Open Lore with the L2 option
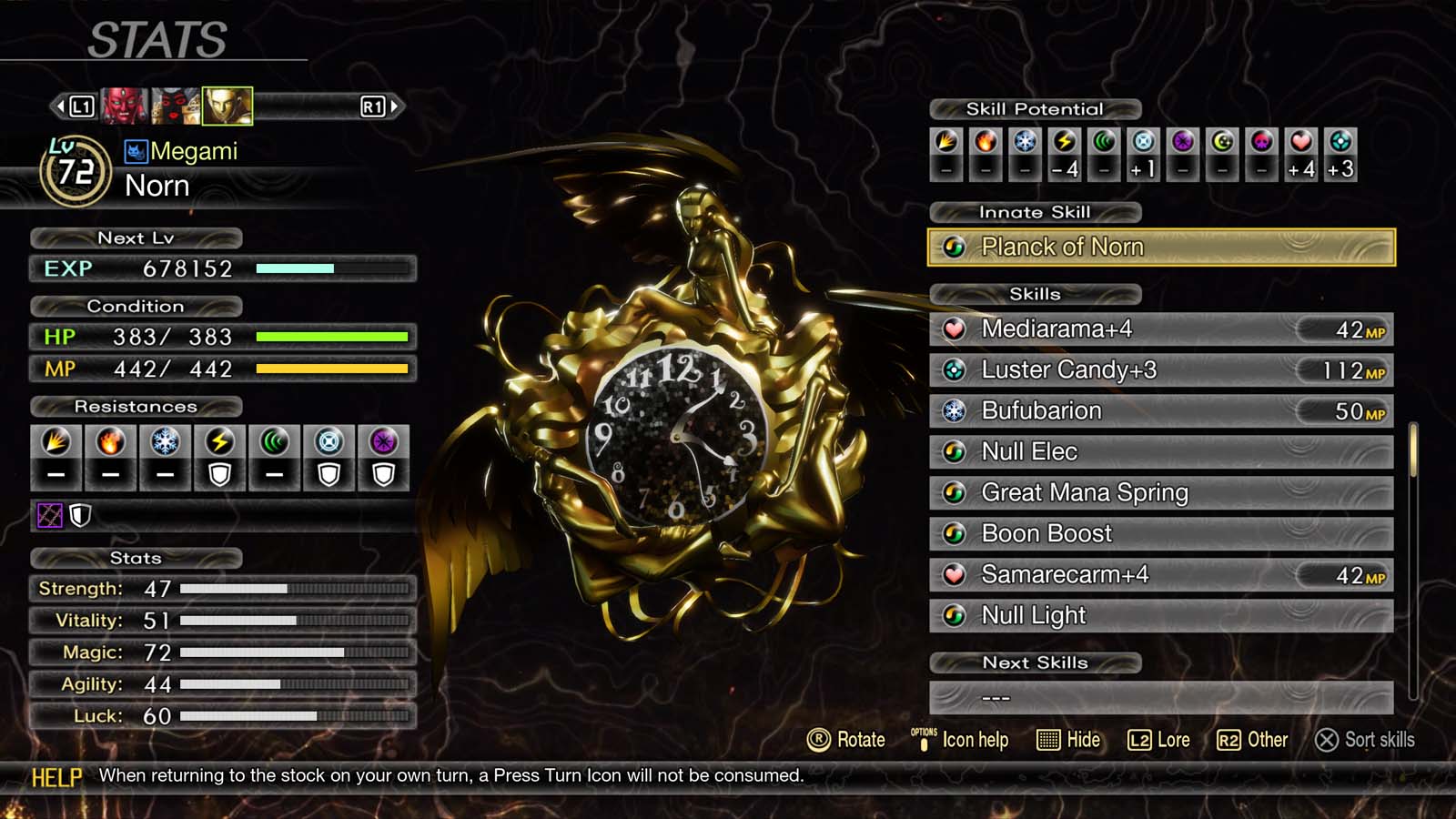This screenshot has width=1456, height=819. (1160, 740)
